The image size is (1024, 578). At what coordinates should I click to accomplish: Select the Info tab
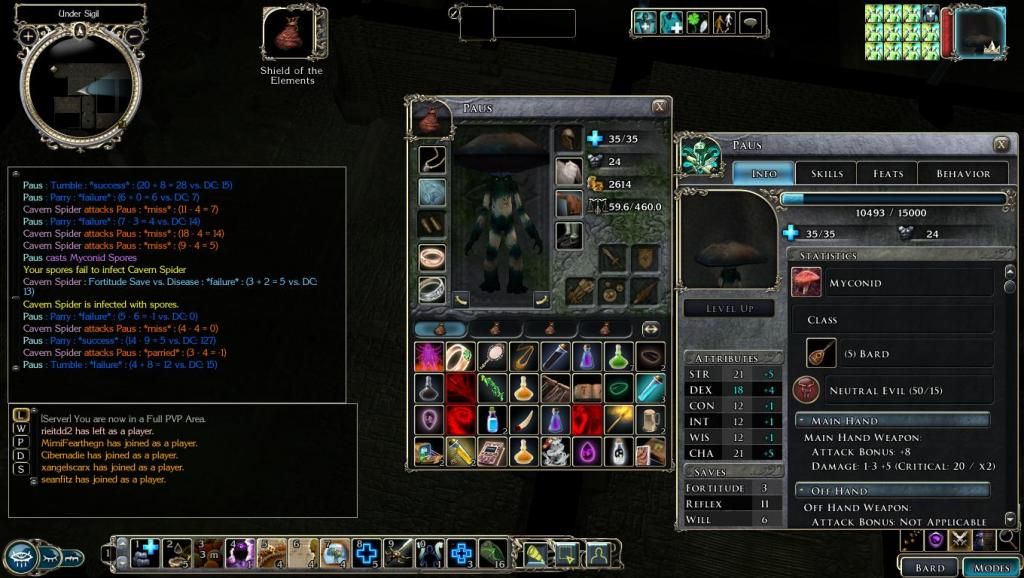click(764, 173)
